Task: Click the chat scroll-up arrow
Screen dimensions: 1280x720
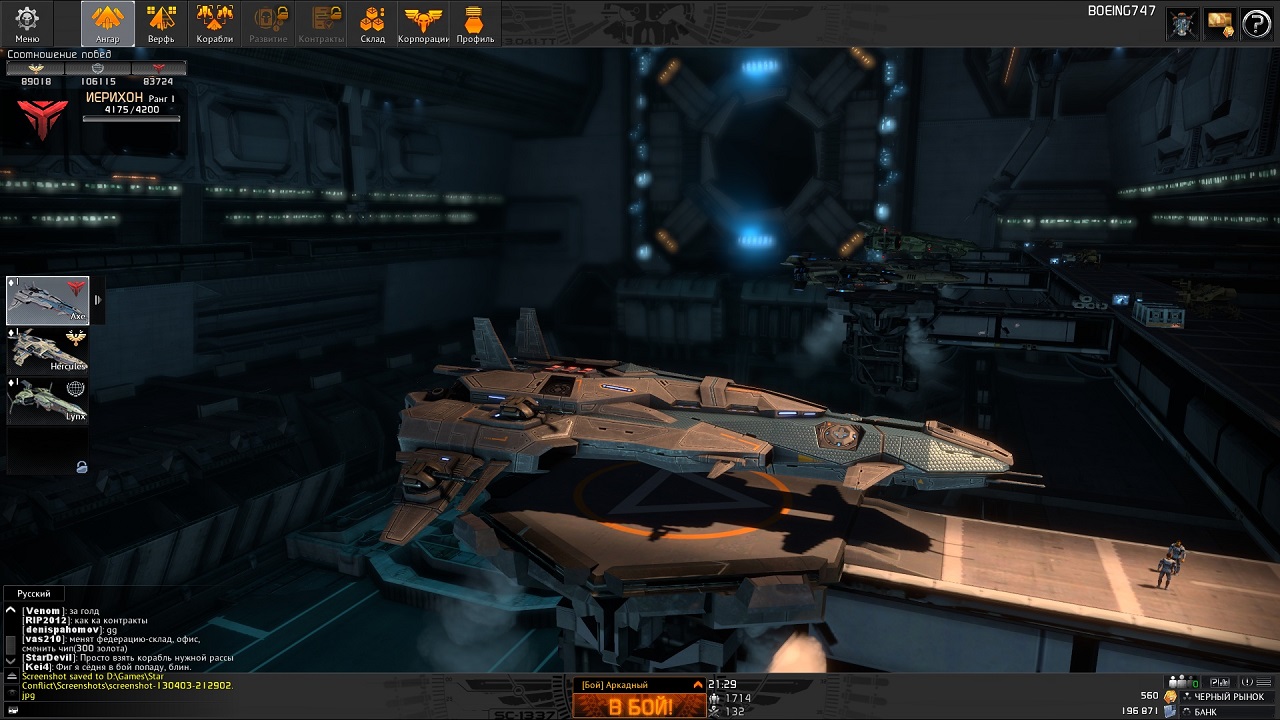Action: tap(11, 610)
